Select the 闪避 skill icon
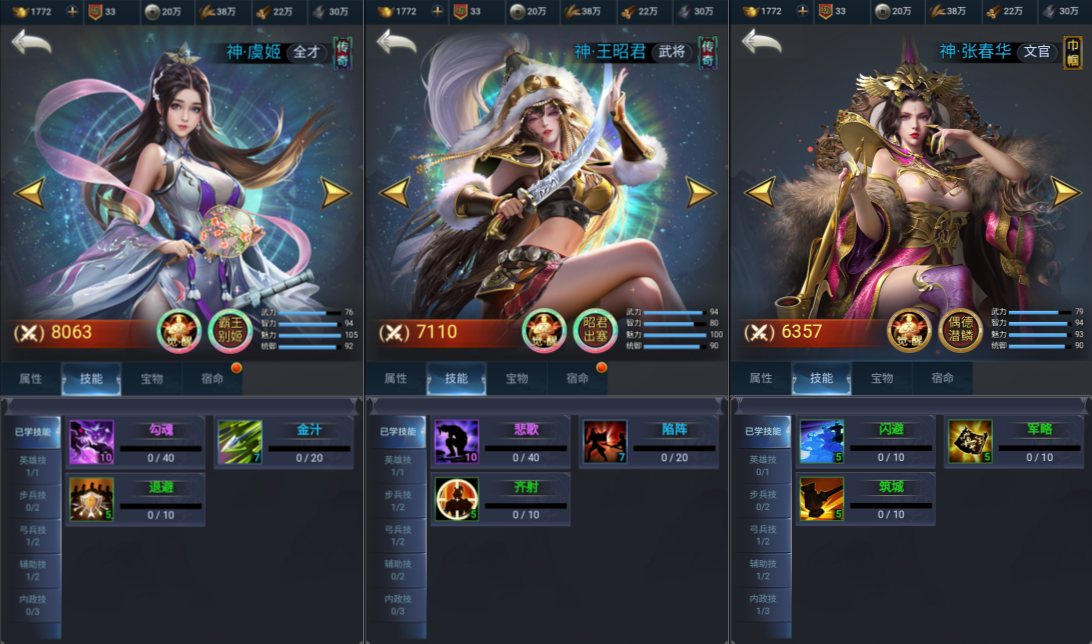The width and height of the screenshot is (1092, 644). click(821, 441)
